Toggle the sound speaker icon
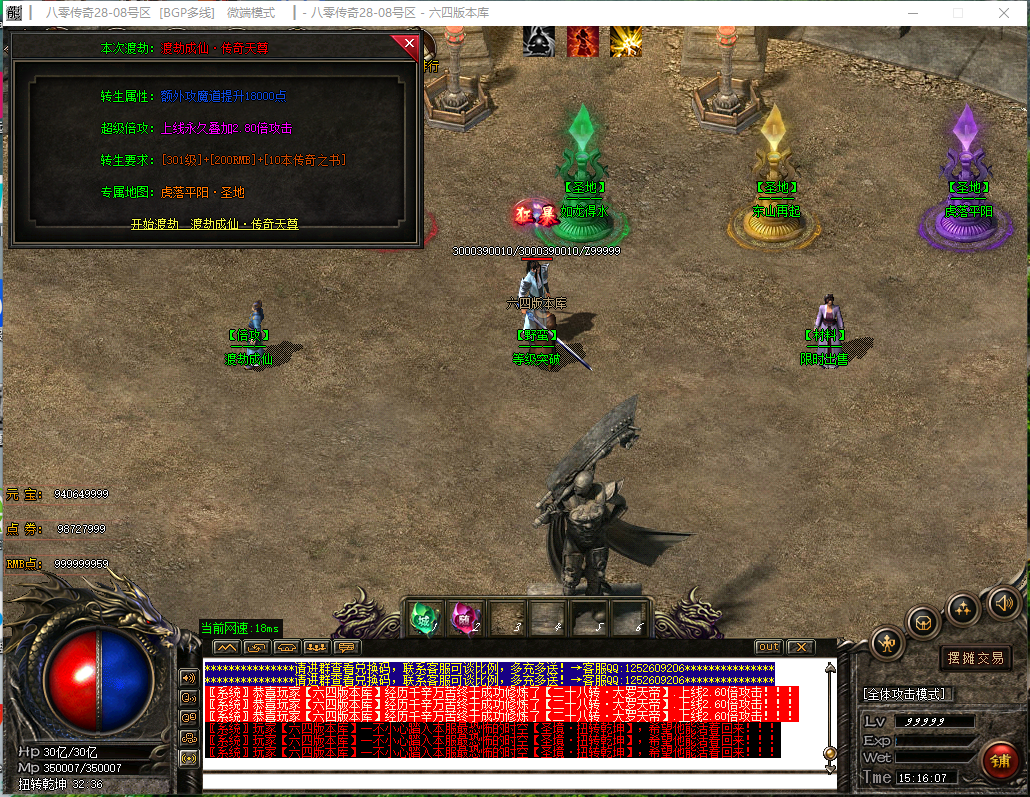 (x=1003, y=602)
